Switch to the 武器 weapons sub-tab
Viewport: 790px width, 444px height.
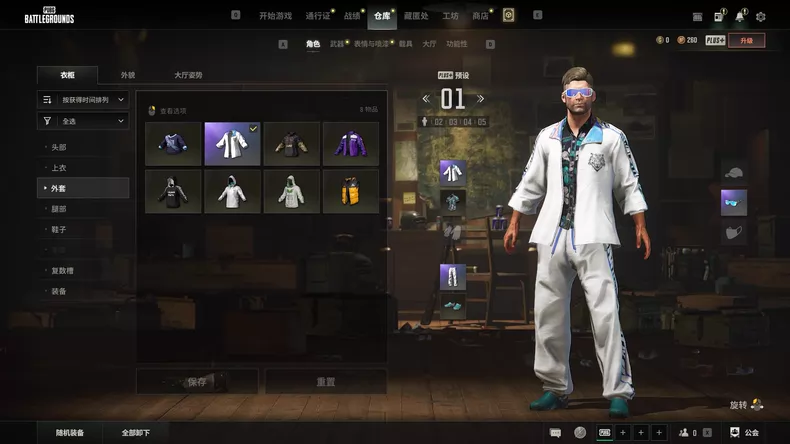pos(337,44)
